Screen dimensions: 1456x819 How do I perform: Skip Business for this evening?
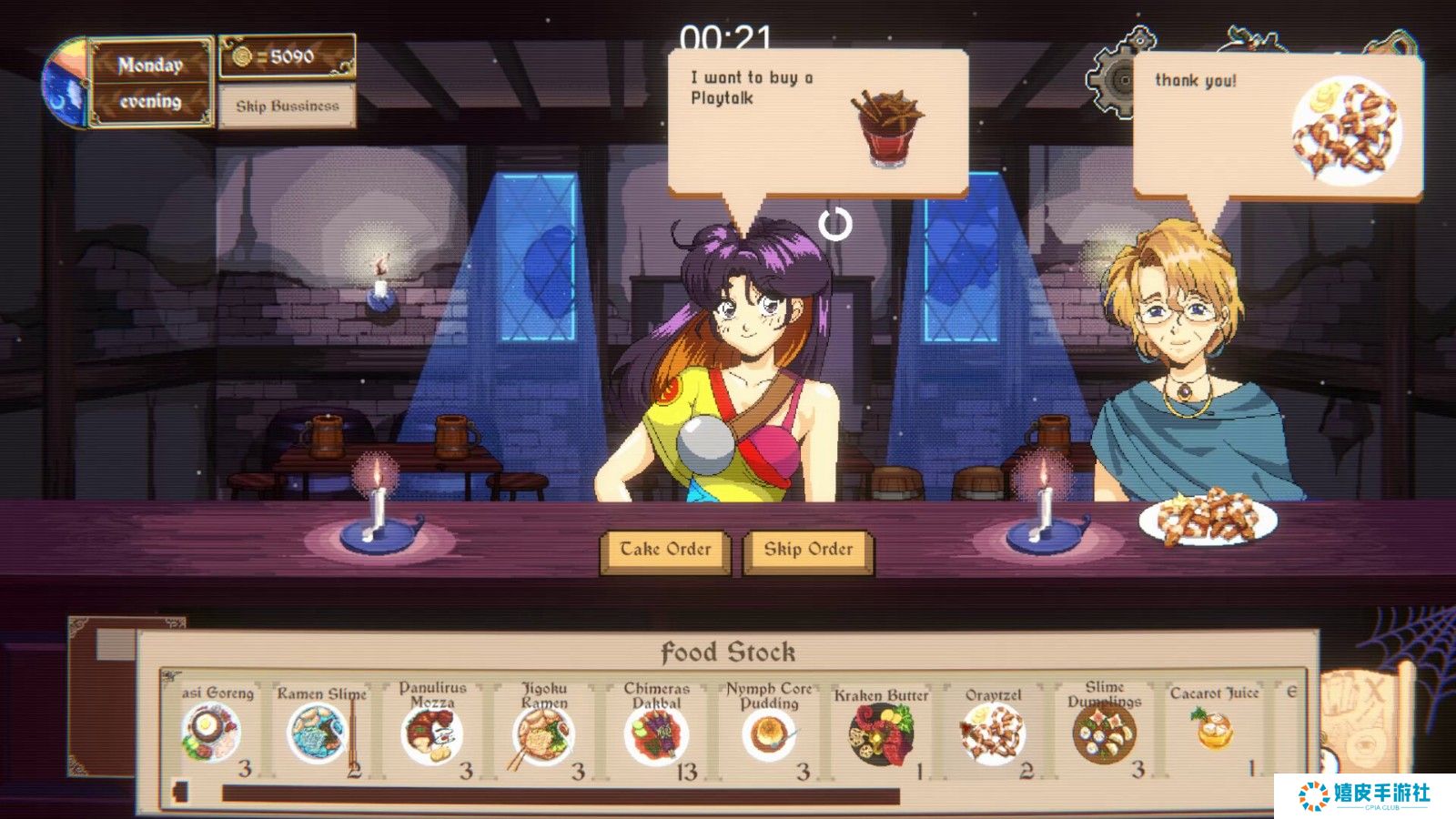point(287,106)
